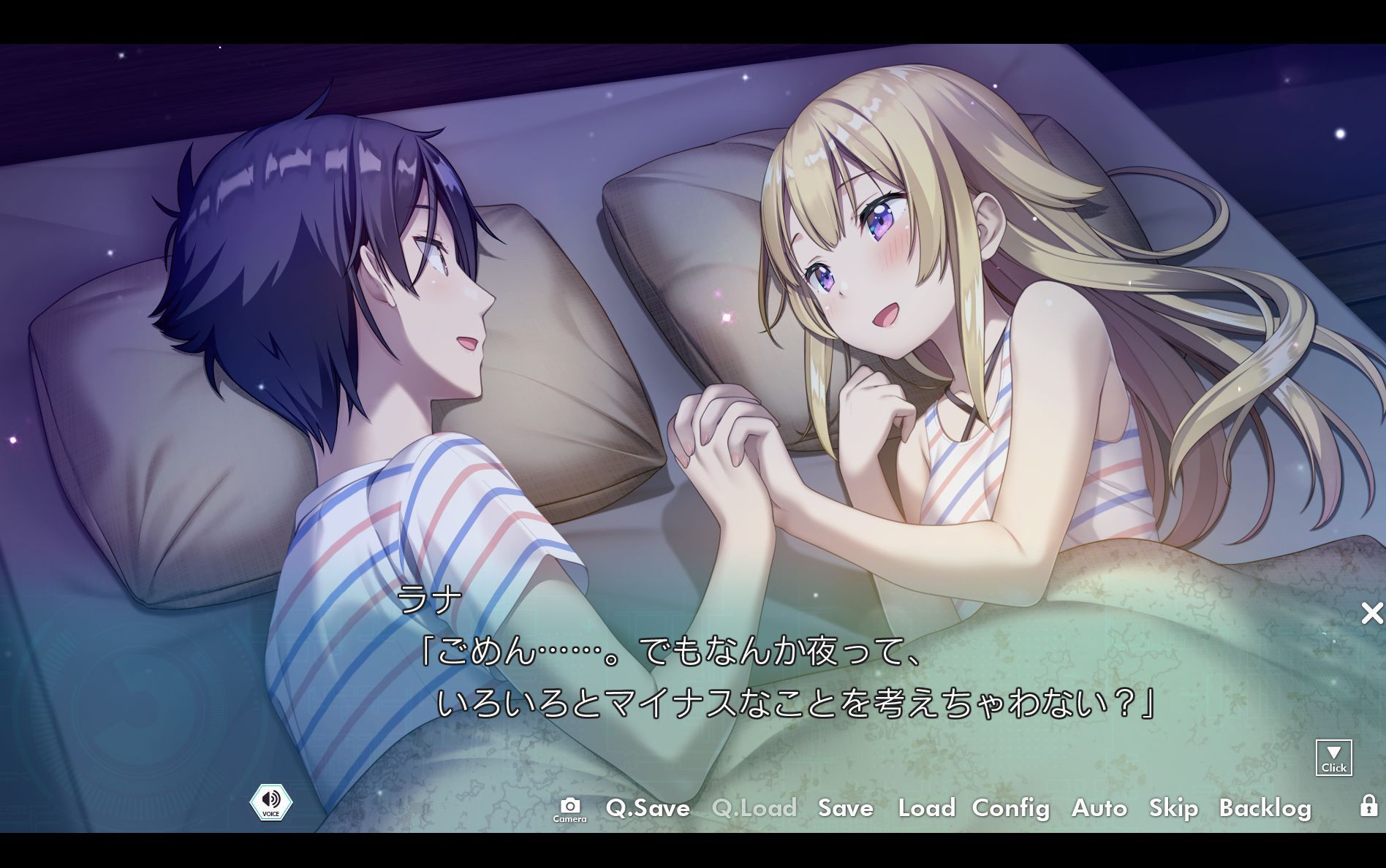Click the Camera label text
Viewport: 1386px width, 868px height.
tap(572, 819)
